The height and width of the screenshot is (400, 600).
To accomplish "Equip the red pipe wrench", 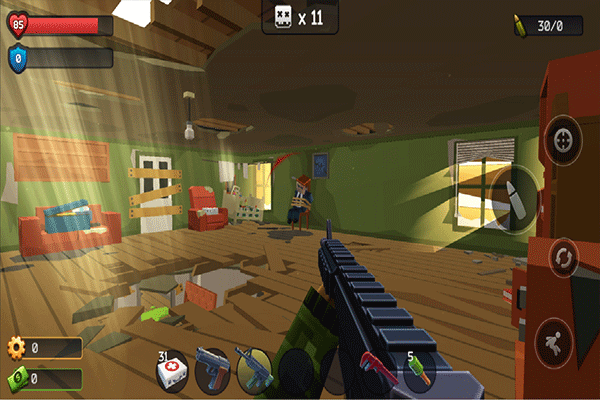I will (x=376, y=368).
